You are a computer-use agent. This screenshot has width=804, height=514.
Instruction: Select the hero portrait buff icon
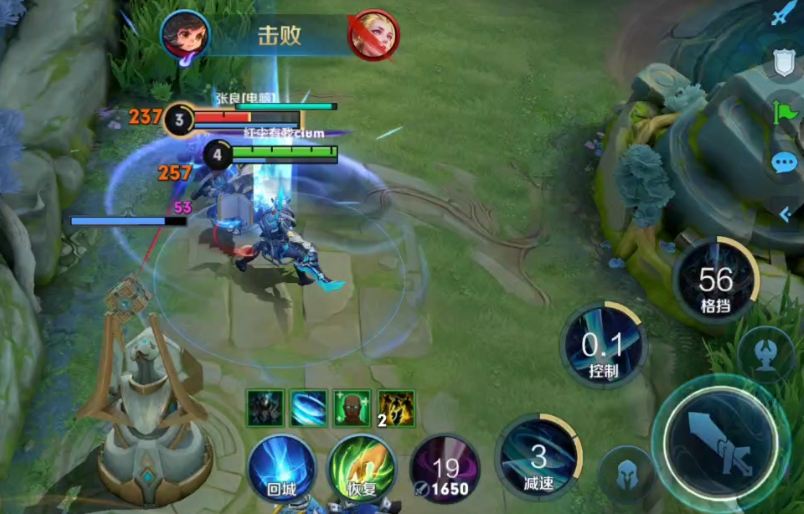tap(266, 408)
